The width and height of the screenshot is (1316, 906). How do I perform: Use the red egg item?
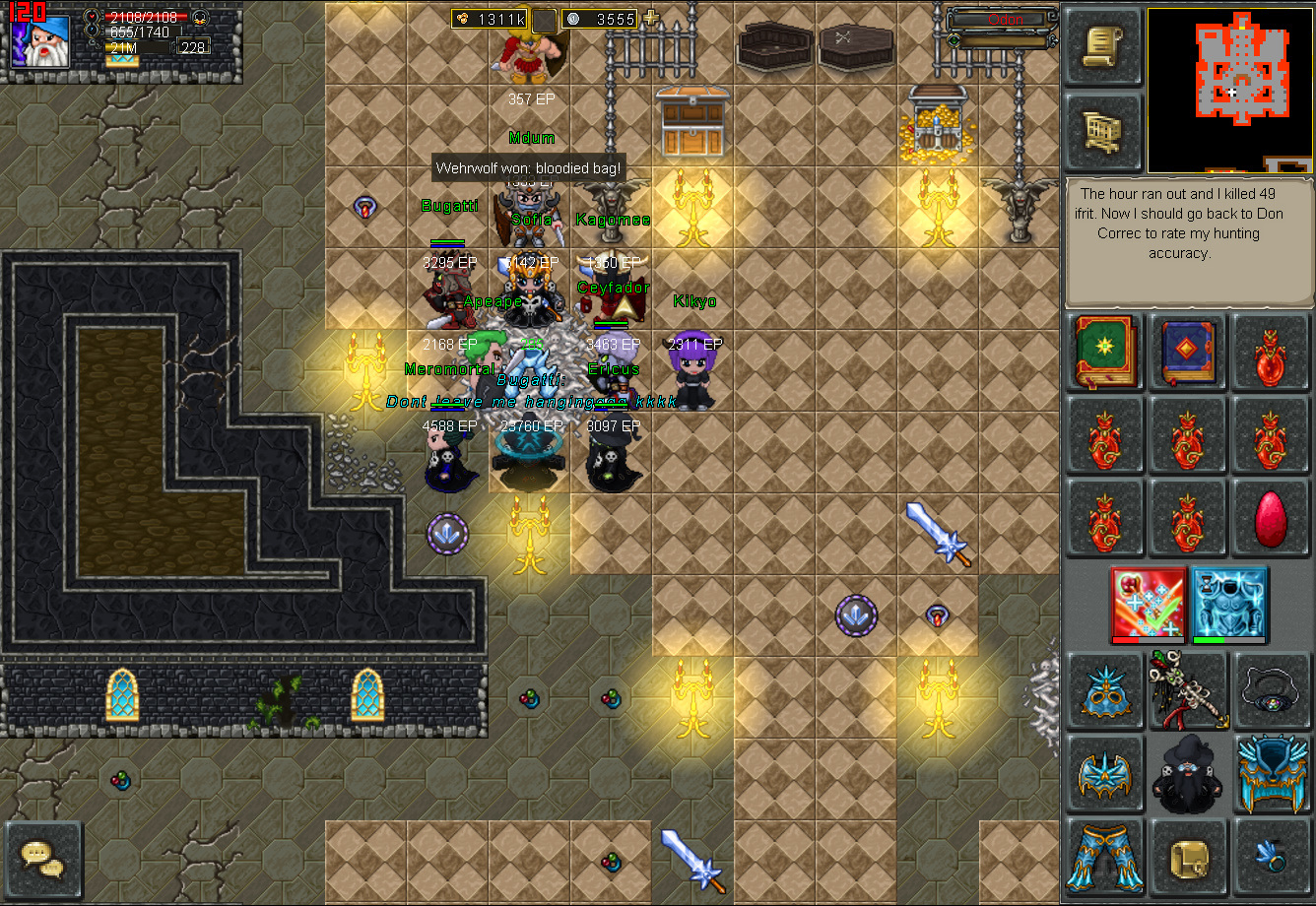click(x=1272, y=518)
